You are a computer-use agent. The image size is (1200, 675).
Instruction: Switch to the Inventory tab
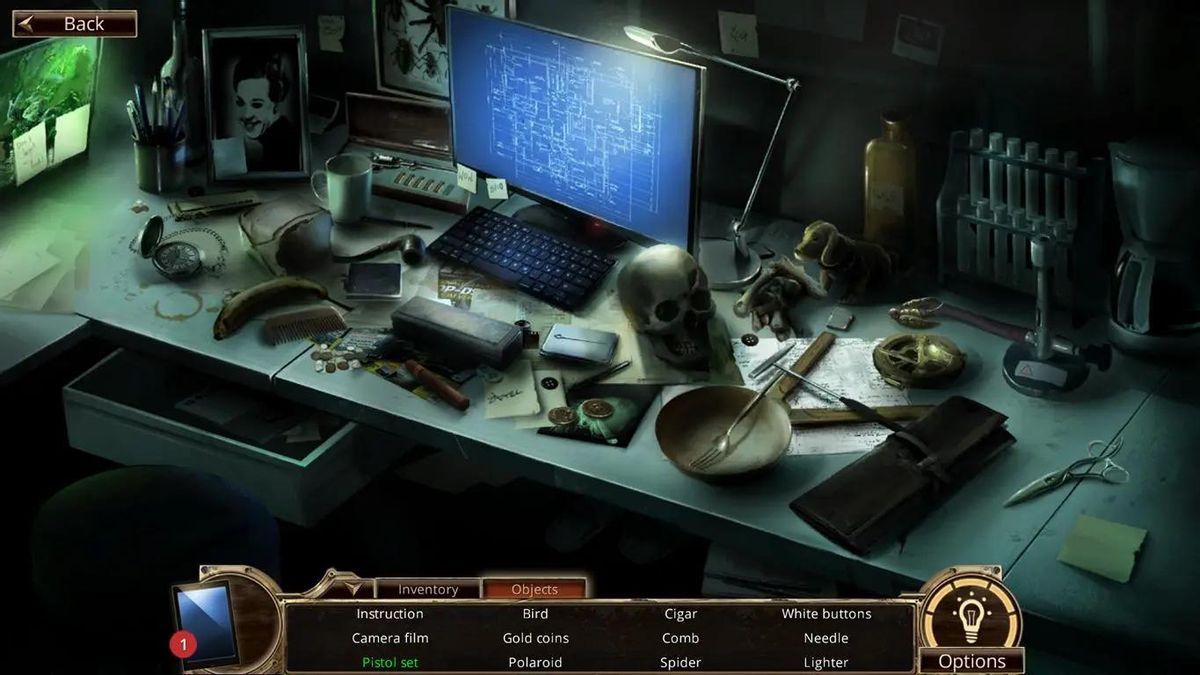427,589
